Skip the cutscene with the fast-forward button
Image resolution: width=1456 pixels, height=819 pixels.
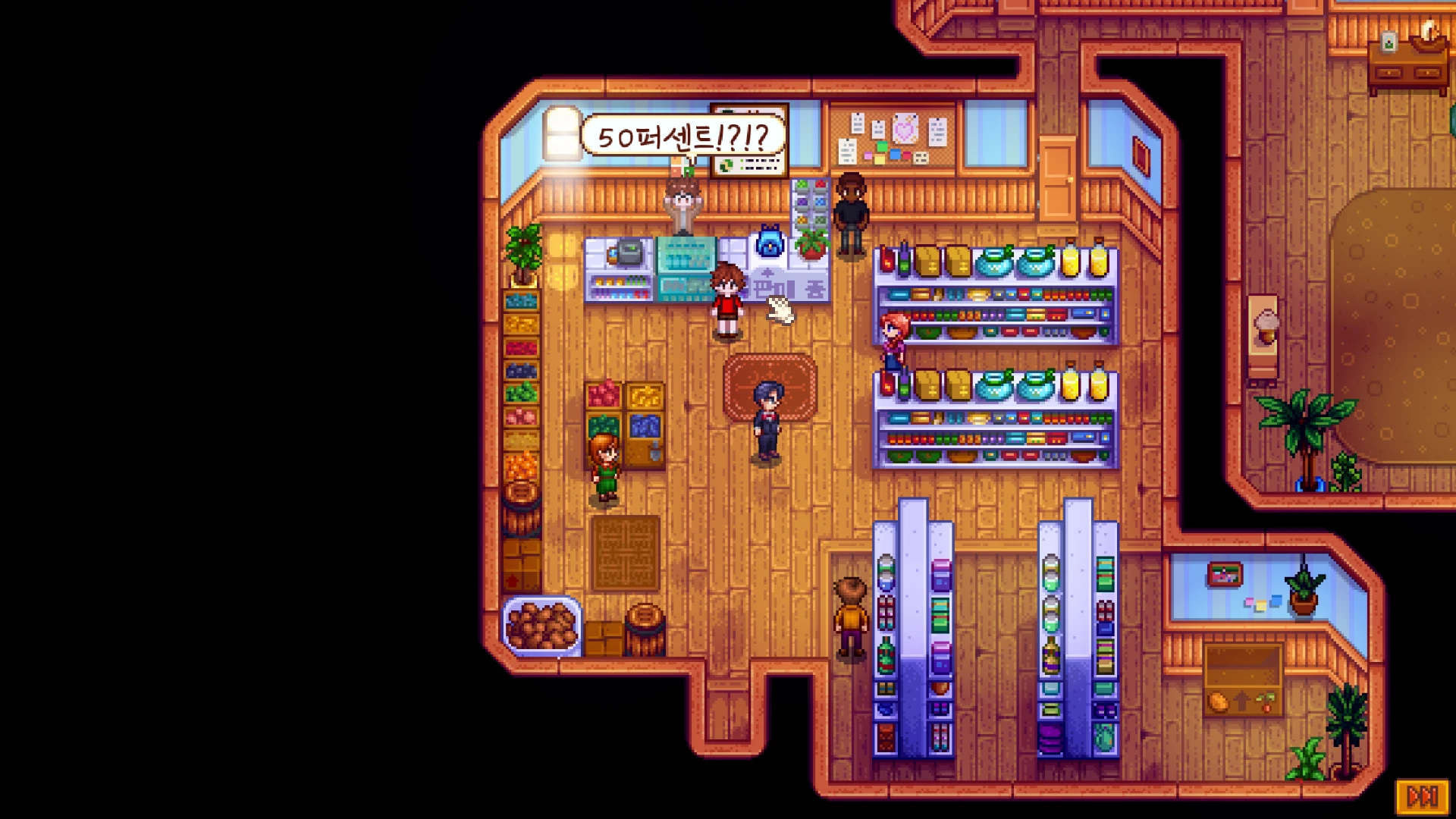[1422, 796]
